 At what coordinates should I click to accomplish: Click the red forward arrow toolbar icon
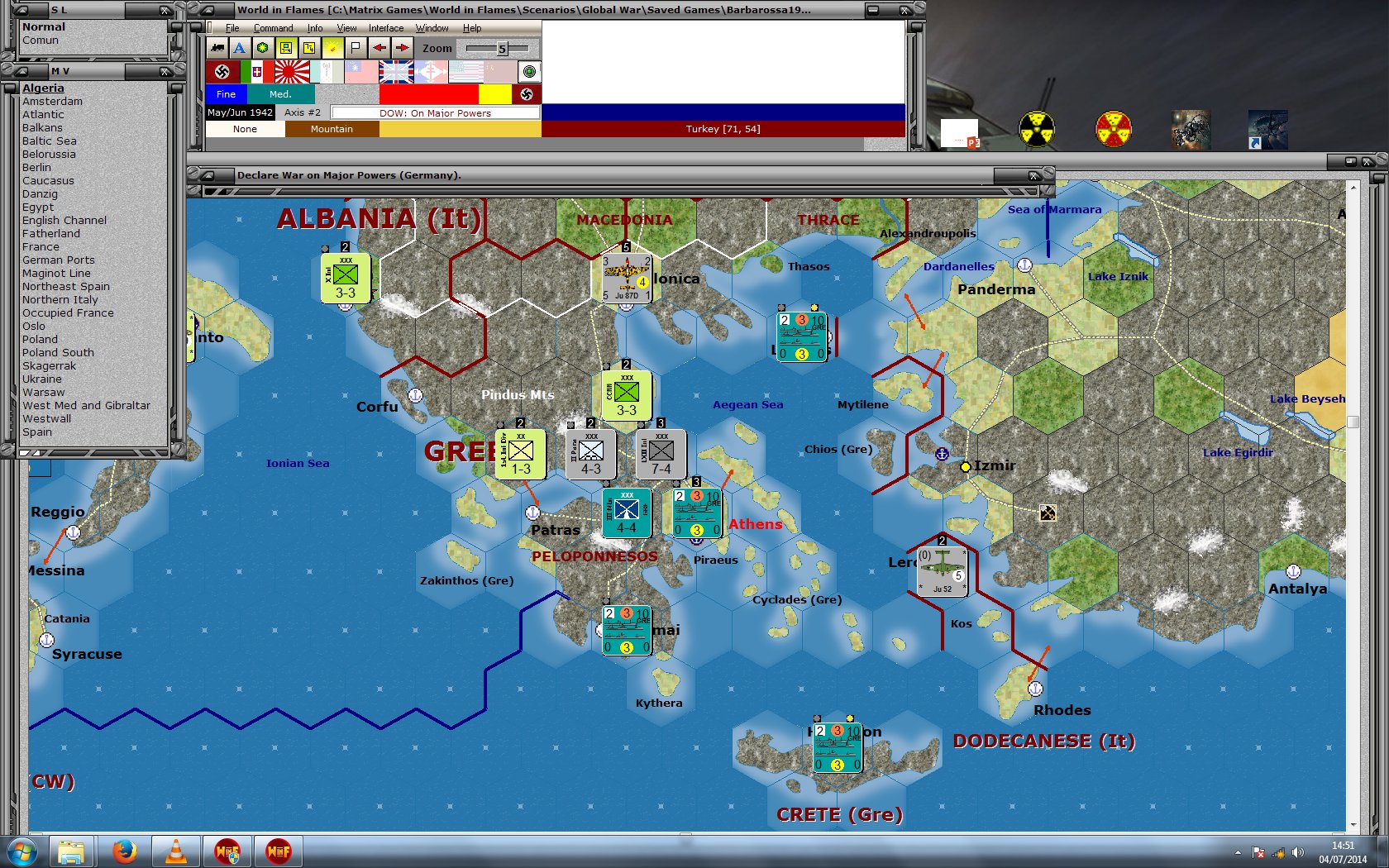click(403, 49)
